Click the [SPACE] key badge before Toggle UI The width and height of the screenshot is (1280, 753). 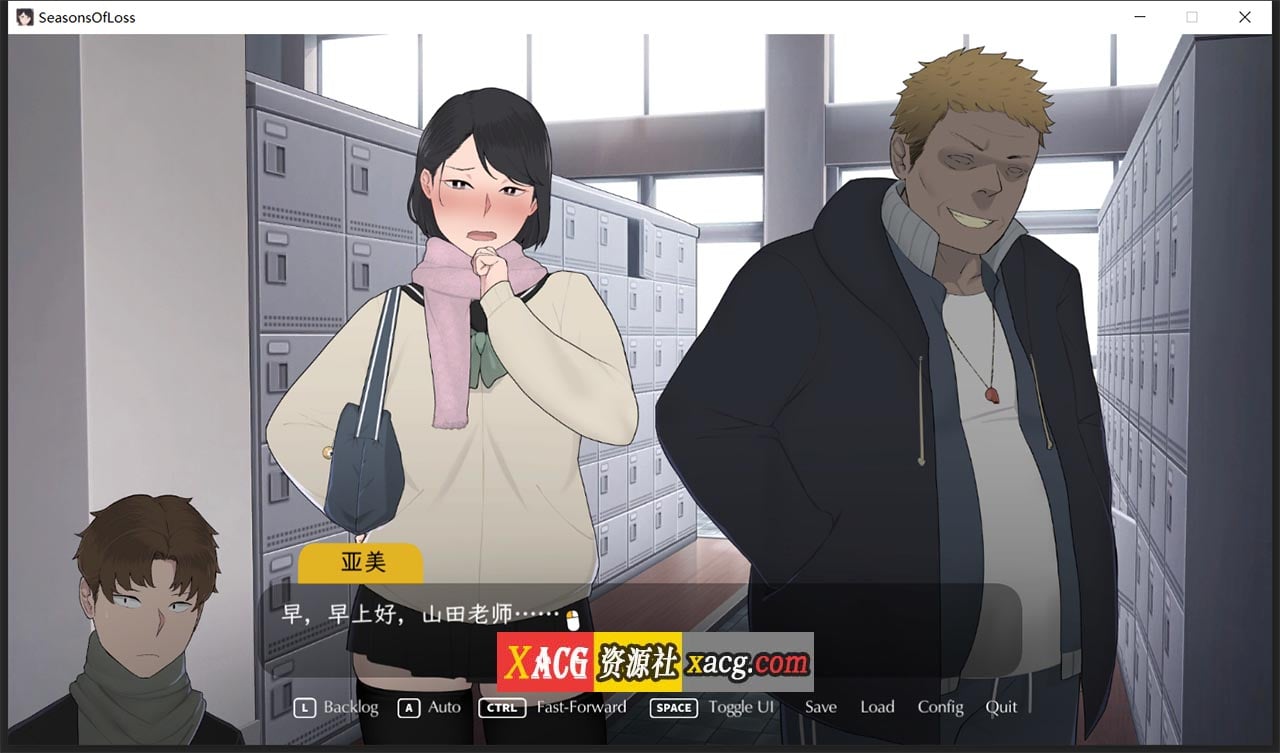pyautogui.click(x=672, y=707)
